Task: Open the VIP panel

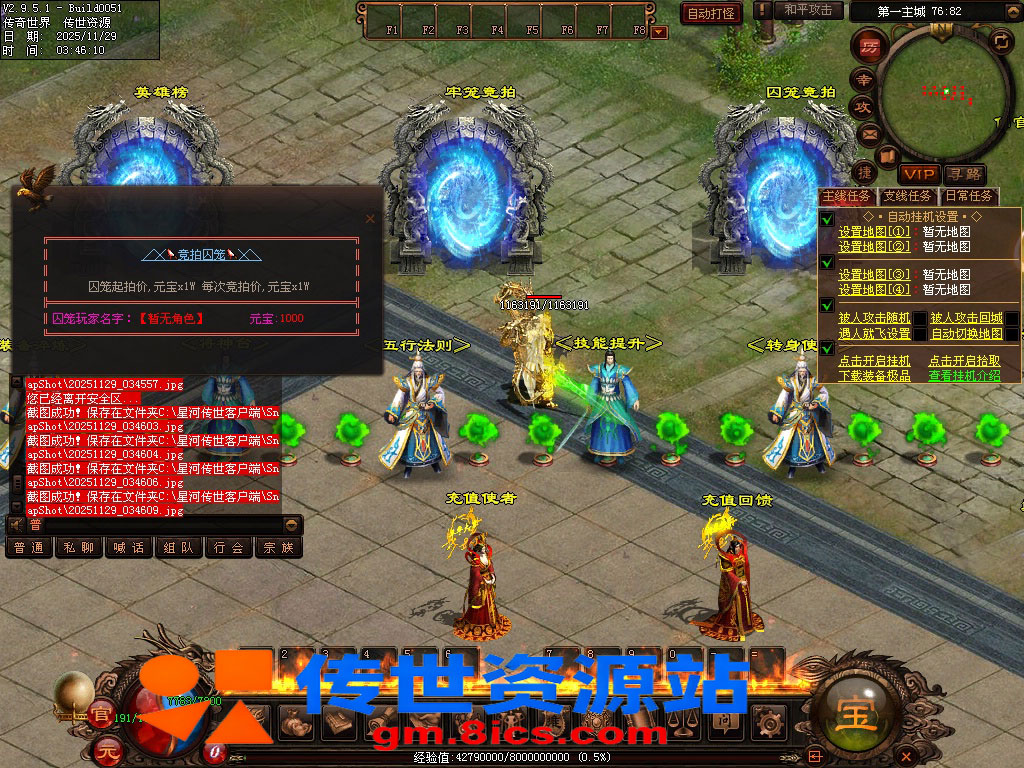Action: [x=918, y=174]
